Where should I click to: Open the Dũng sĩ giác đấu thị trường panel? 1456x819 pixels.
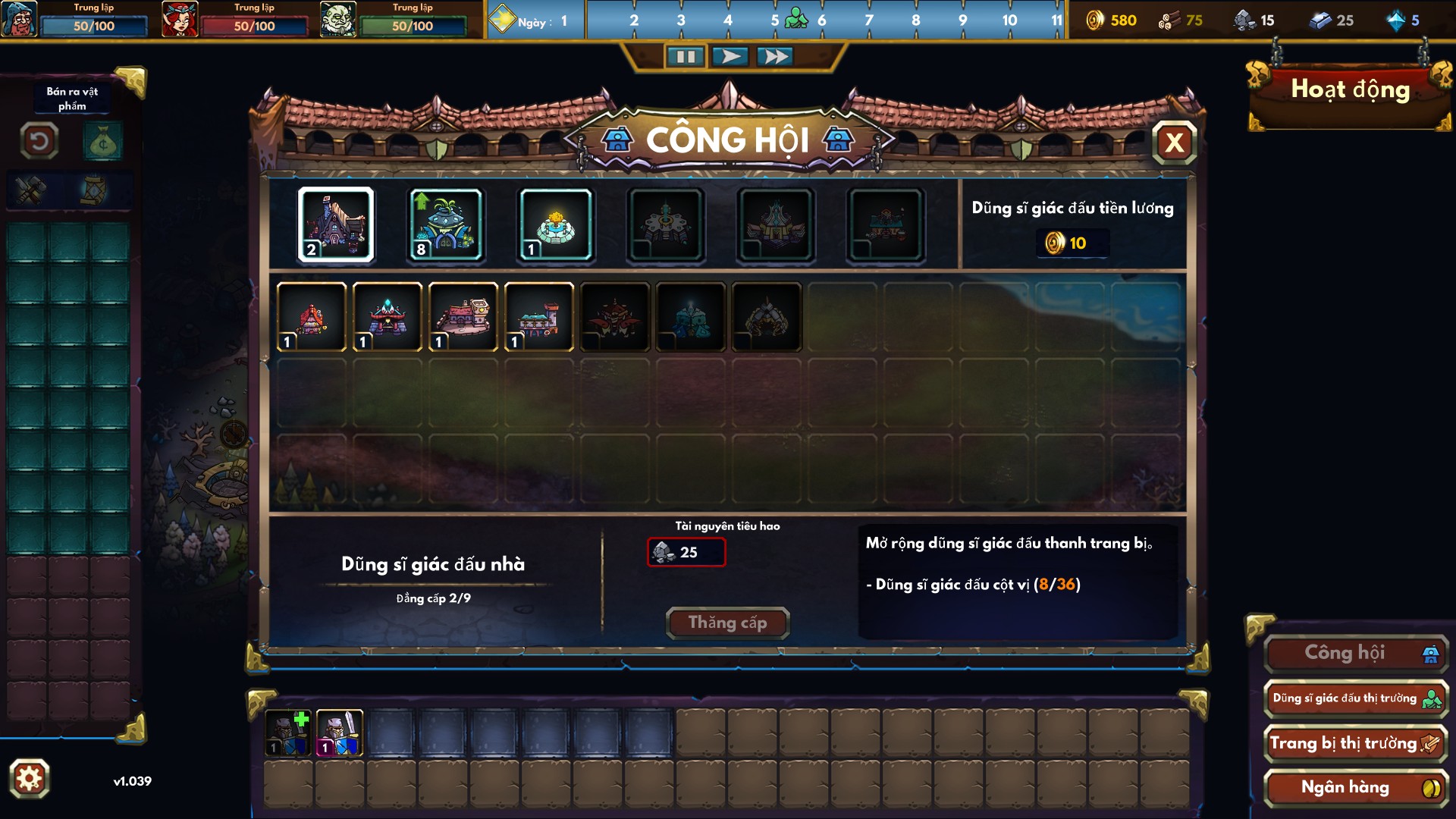(x=1355, y=698)
